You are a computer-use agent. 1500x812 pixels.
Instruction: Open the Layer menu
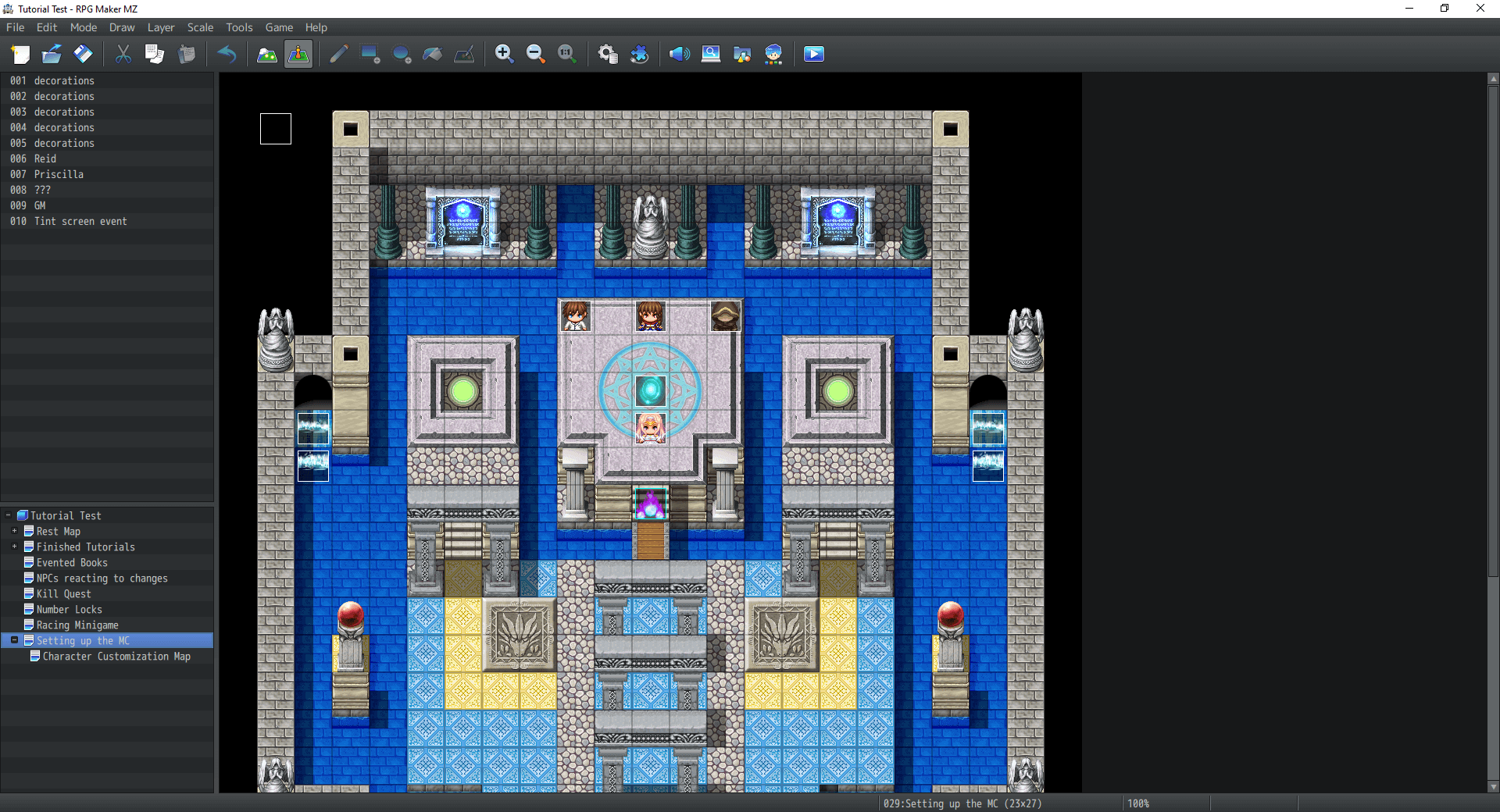point(161,27)
